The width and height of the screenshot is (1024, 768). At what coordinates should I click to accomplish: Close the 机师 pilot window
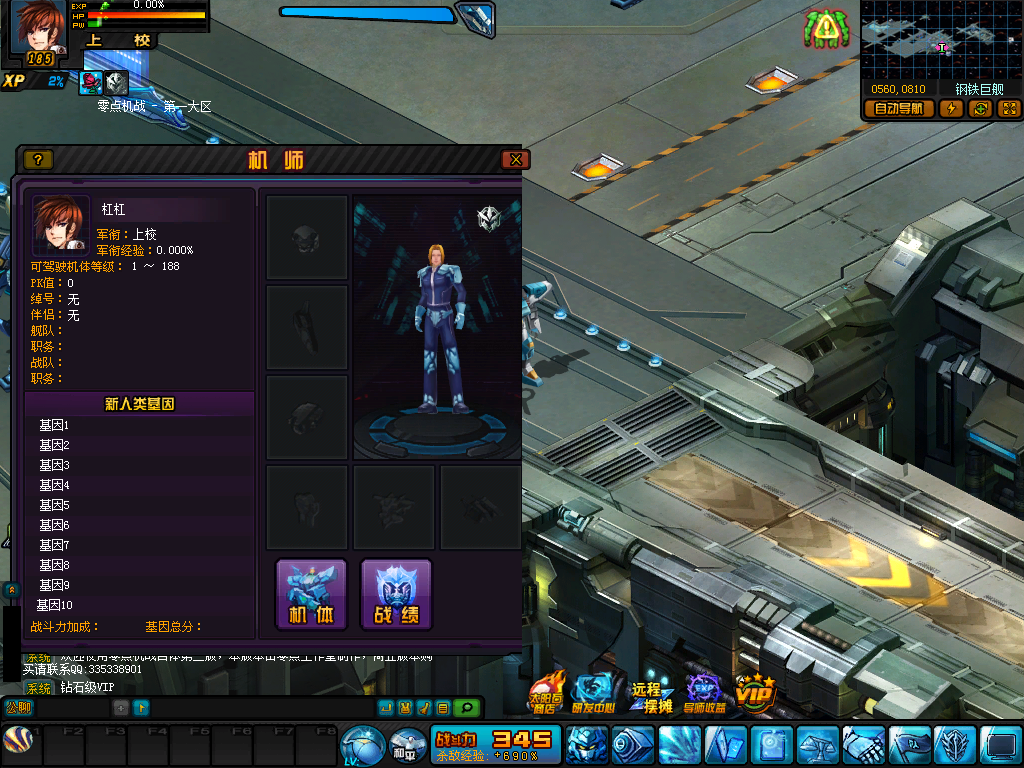(x=515, y=160)
